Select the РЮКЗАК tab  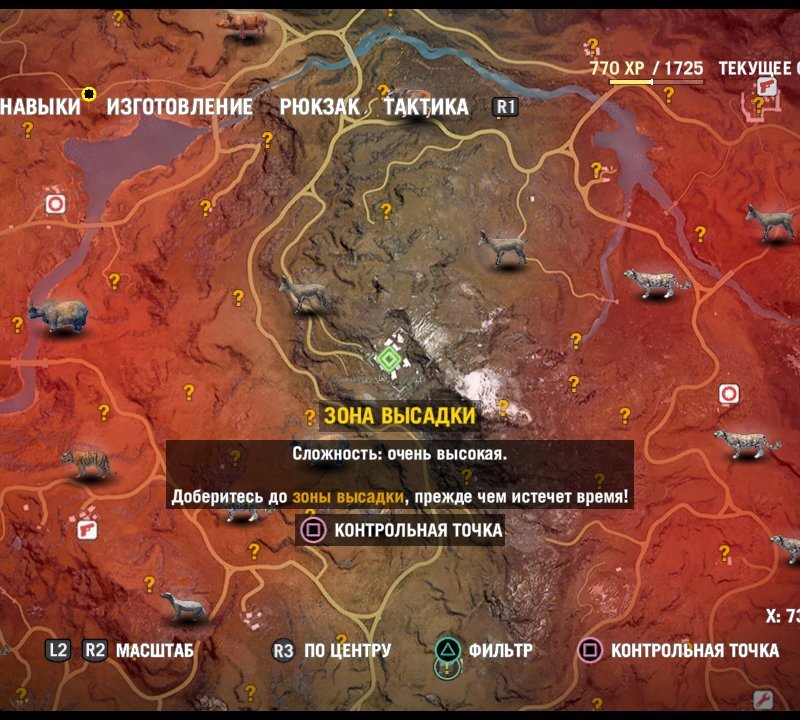319,106
